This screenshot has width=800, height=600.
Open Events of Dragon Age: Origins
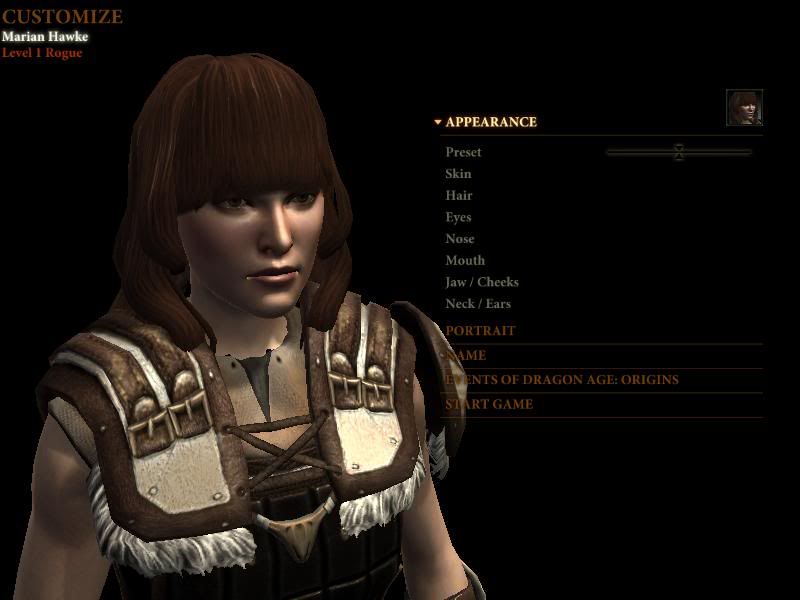562,380
